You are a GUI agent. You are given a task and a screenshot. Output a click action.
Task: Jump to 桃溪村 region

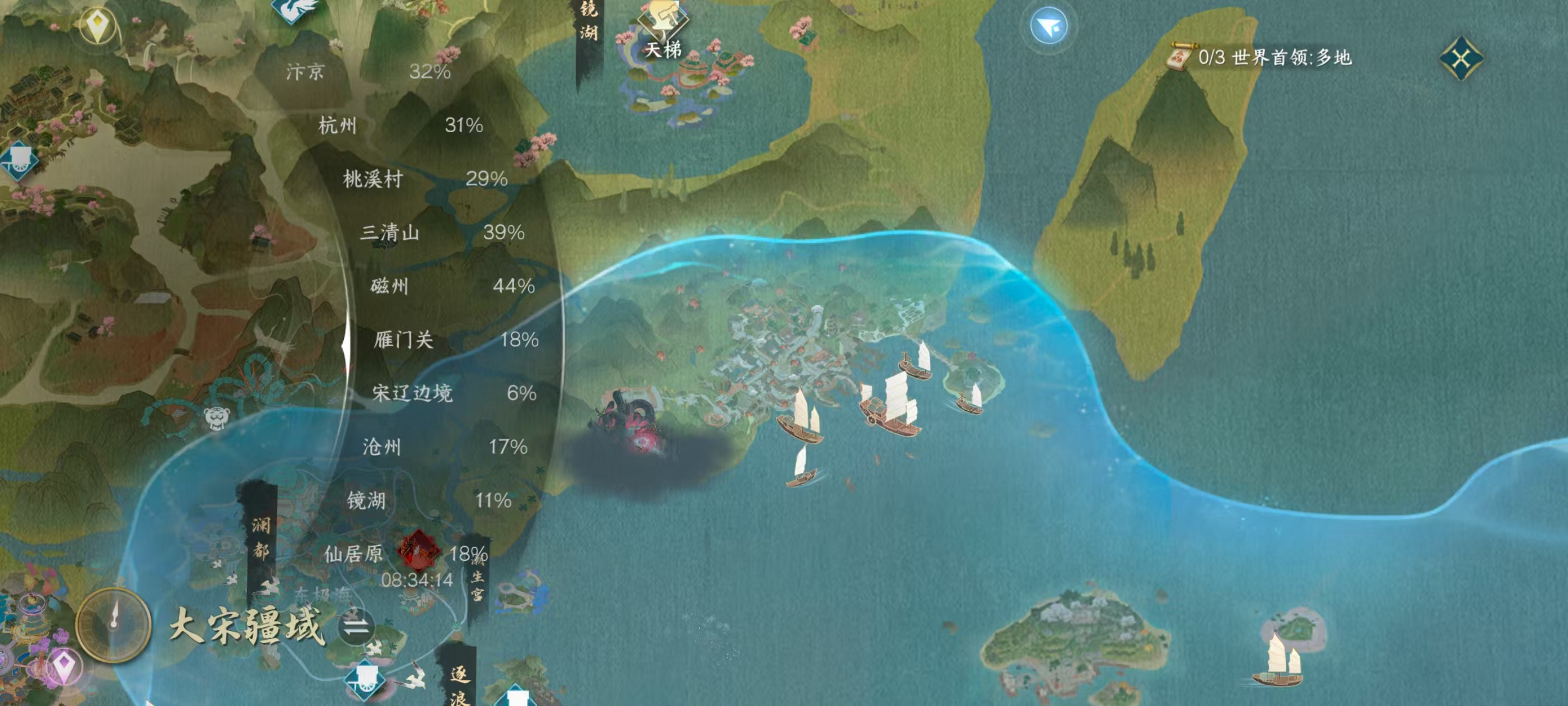[372, 179]
